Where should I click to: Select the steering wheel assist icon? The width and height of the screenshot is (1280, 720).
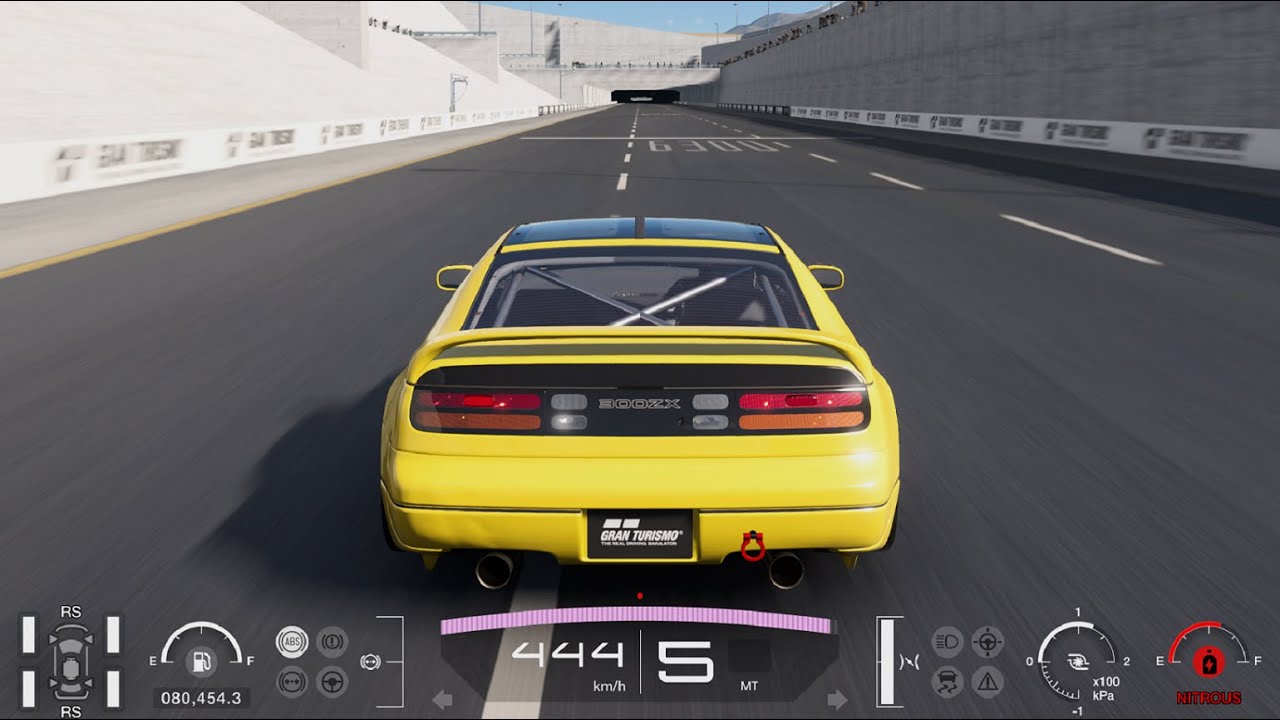click(x=331, y=680)
